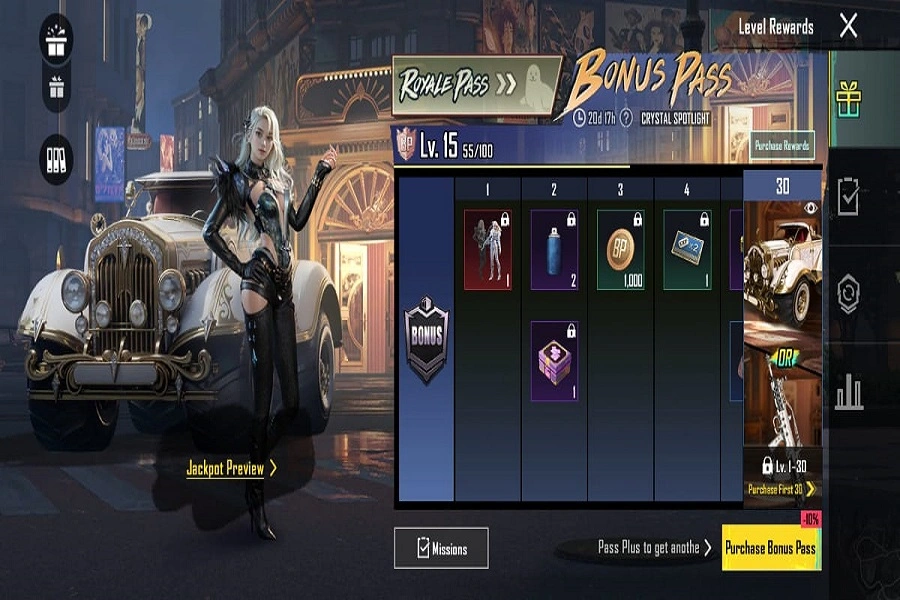Open the Missions panel
The width and height of the screenshot is (900, 600).
[441, 548]
